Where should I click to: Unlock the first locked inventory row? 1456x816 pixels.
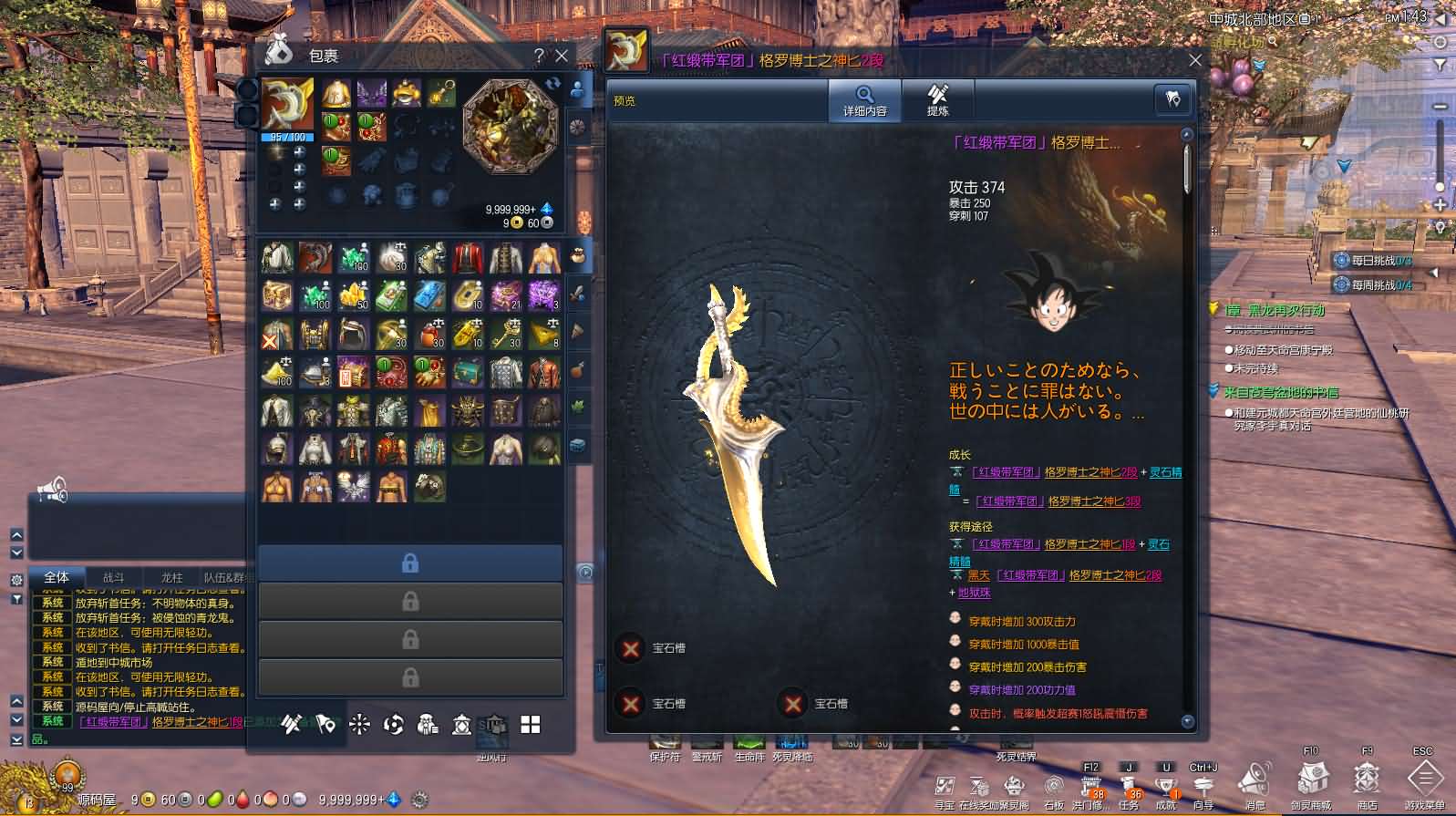(410, 563)
